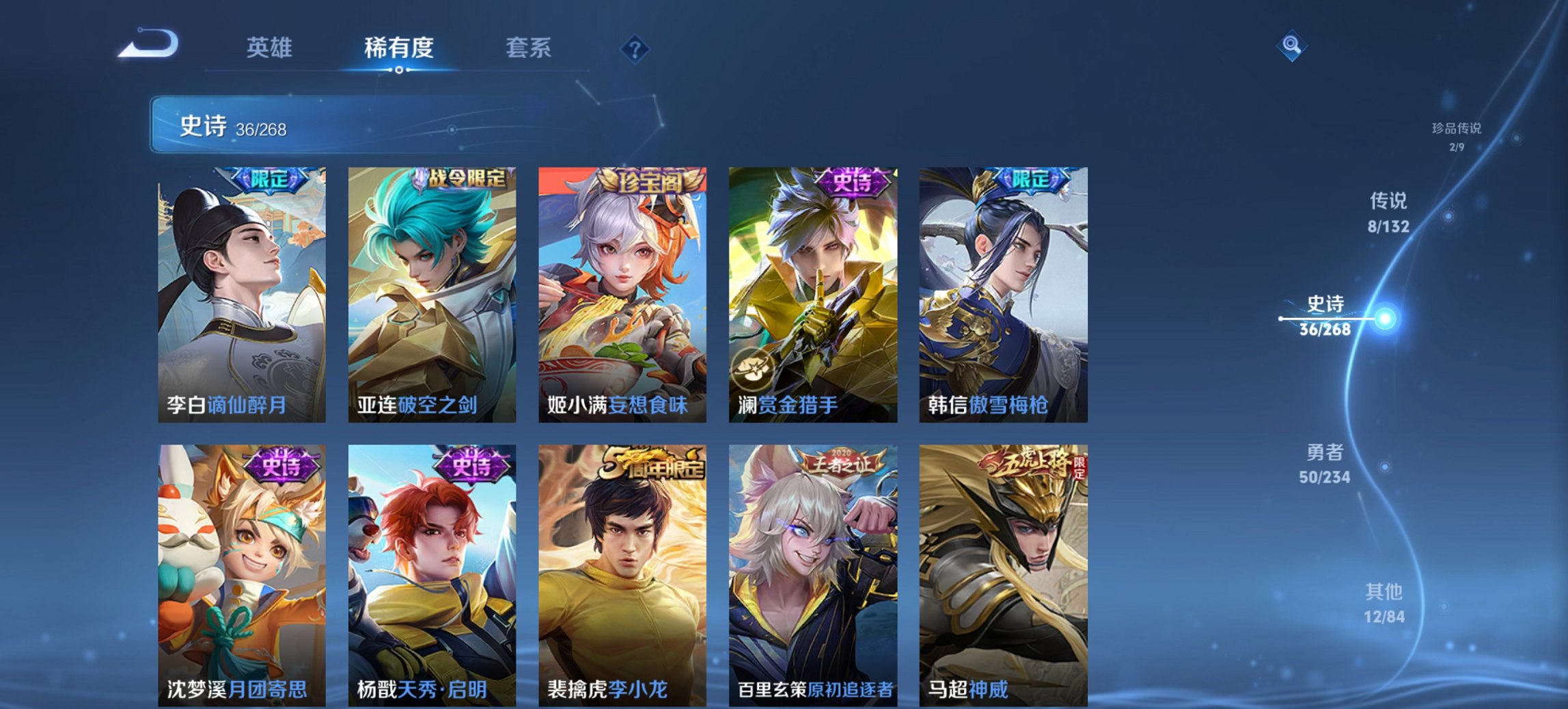Select the 李白 嫡仙醉月 skin thumbnail
This screenshot has width=1568, height=709.
(243, 294)
